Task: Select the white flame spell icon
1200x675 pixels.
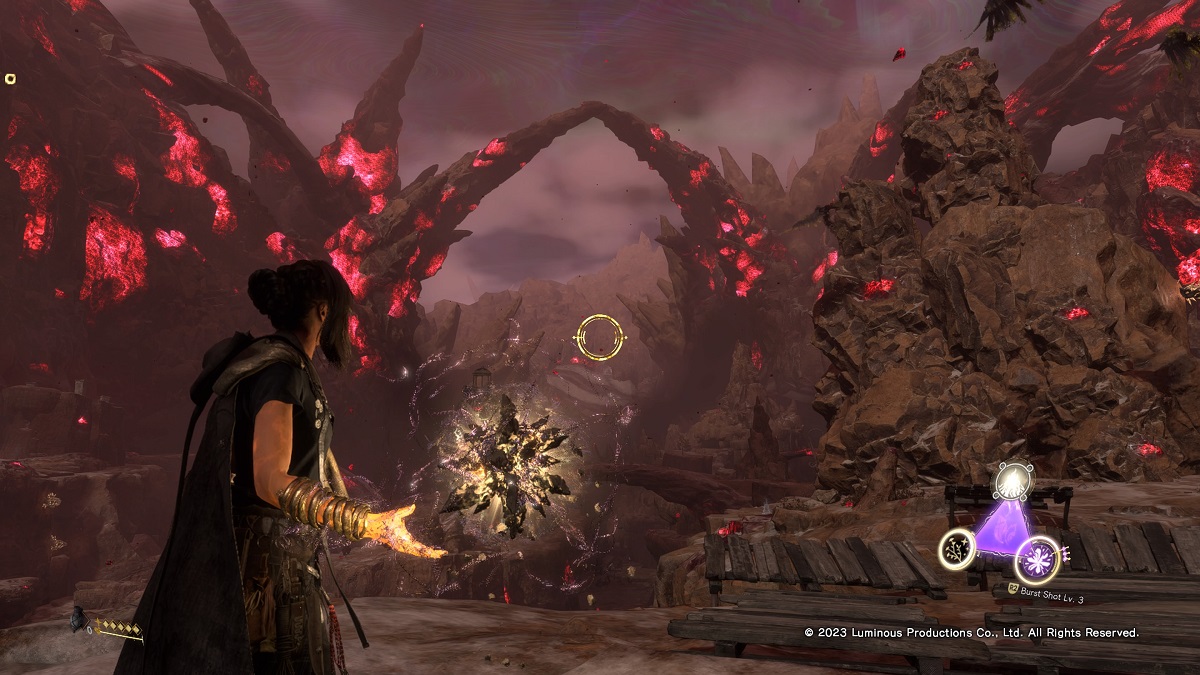Action: [1011, 484]
